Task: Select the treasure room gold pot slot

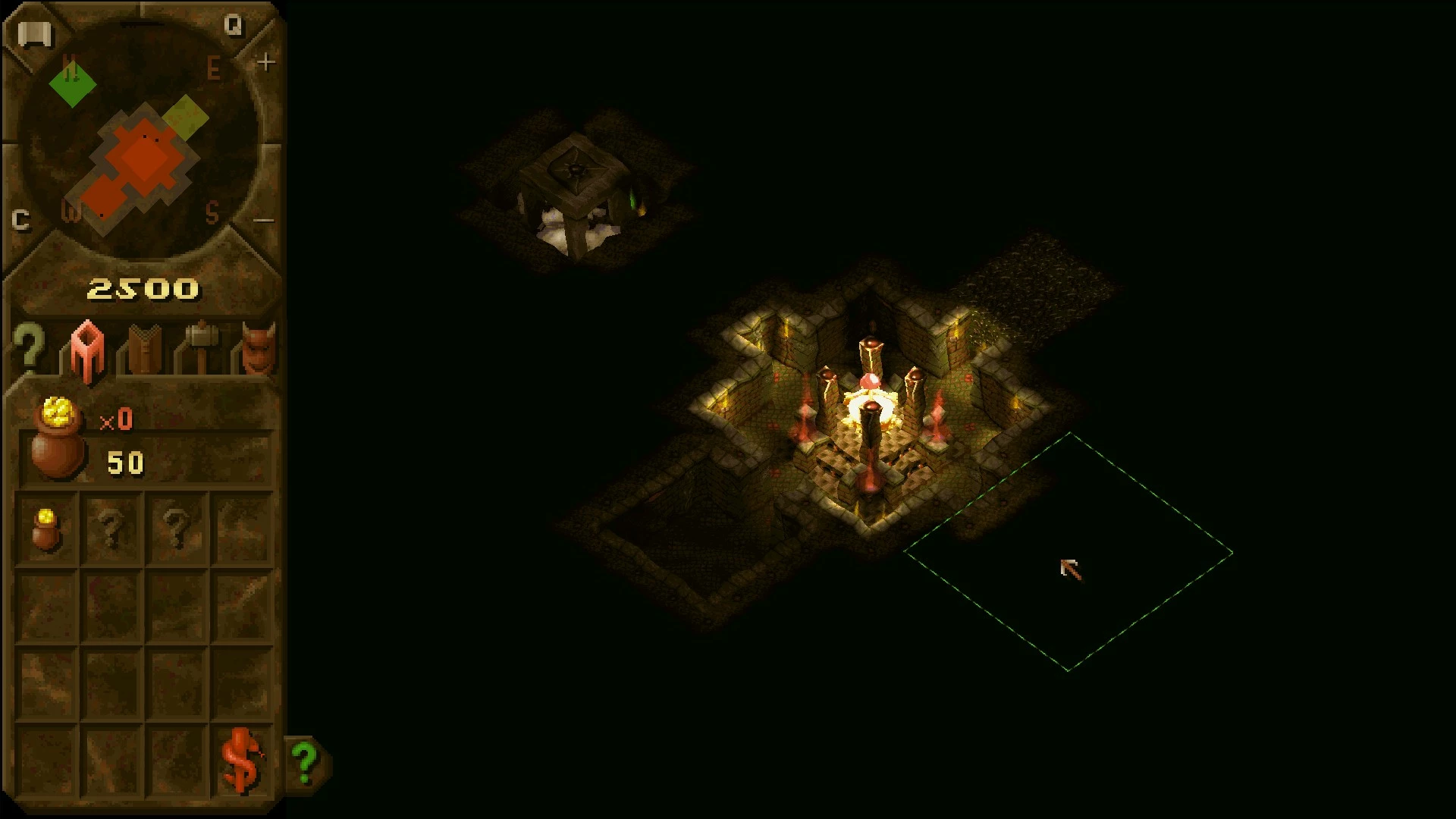Action: [x=46, y=529]
